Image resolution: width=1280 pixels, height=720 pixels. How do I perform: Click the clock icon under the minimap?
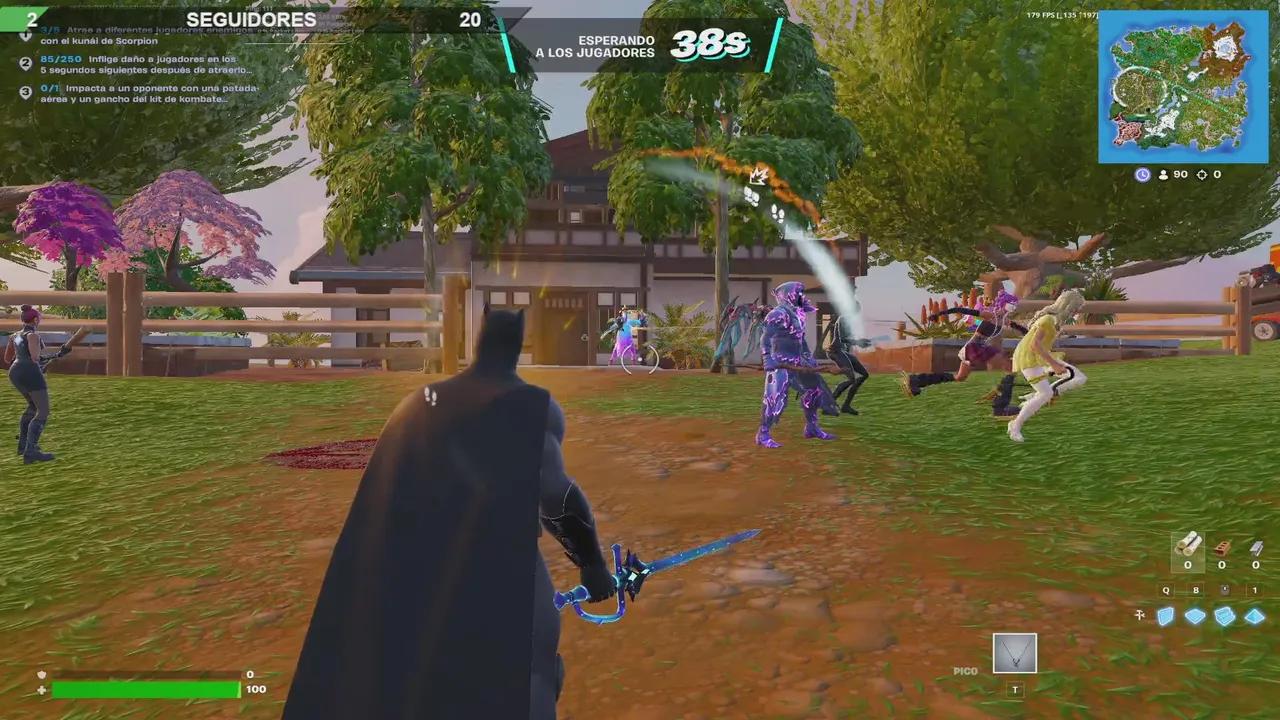(x=1142, y=174)
